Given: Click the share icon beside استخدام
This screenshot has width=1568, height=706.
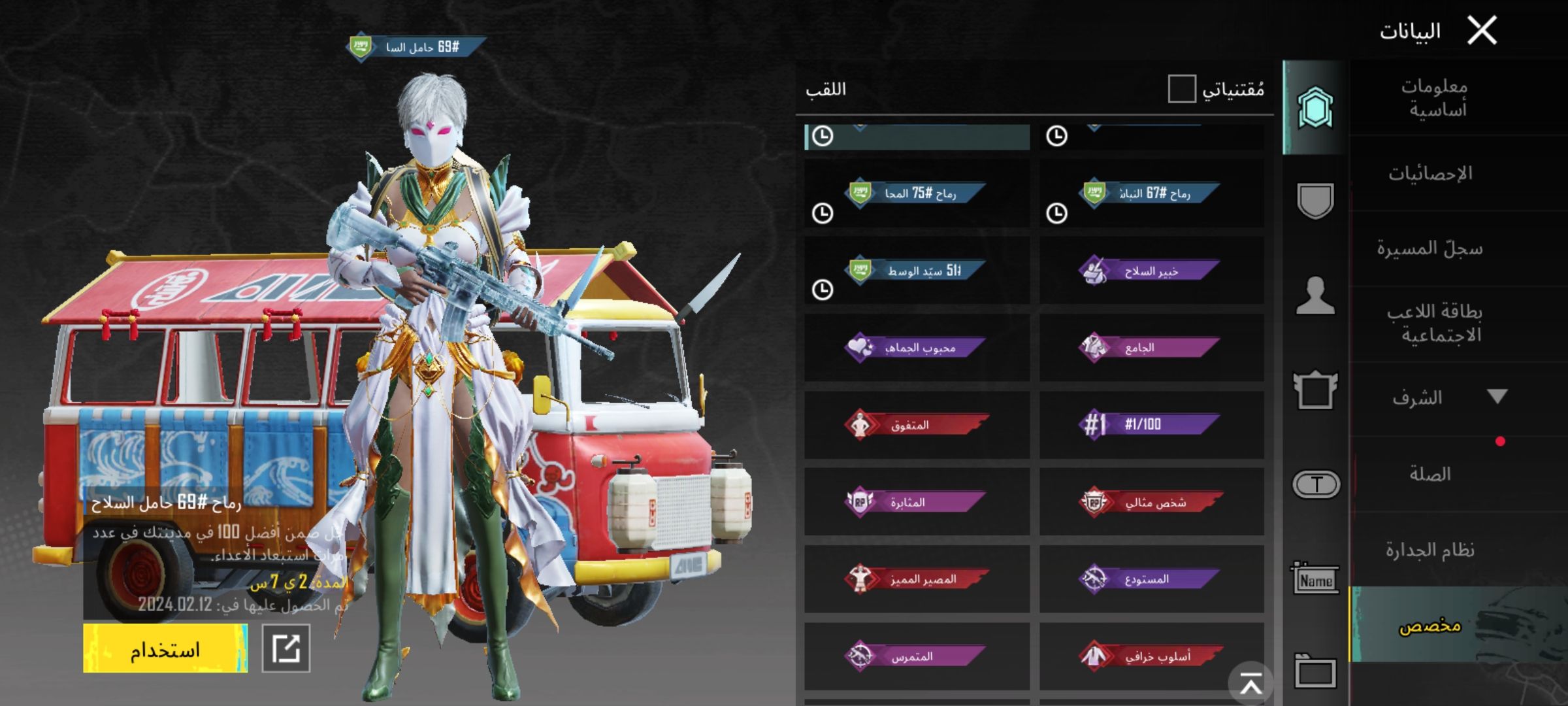Looking at the screenshot, I should [286, 648].
